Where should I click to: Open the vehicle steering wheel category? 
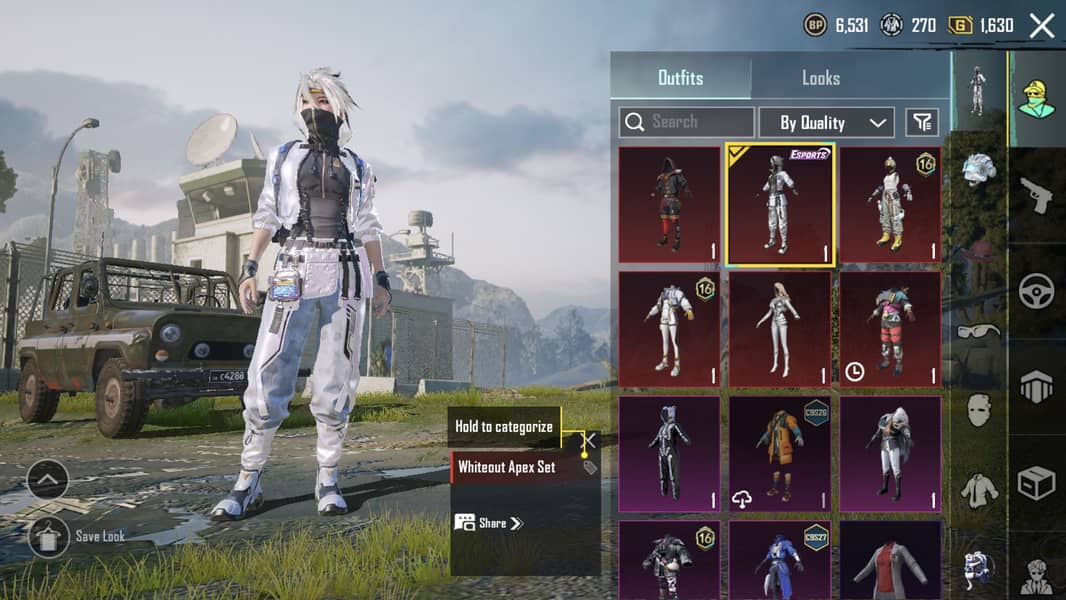[x=1036, y=291]
